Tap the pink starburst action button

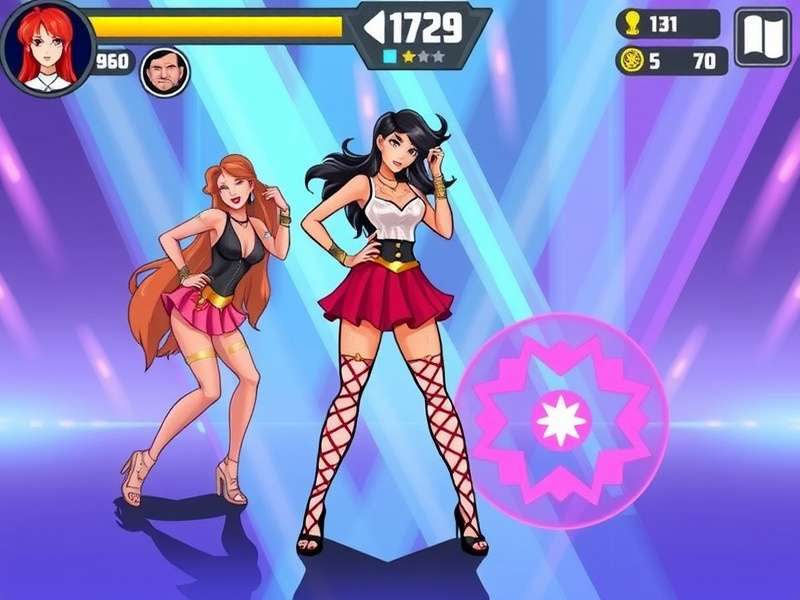tap(561, 419)
